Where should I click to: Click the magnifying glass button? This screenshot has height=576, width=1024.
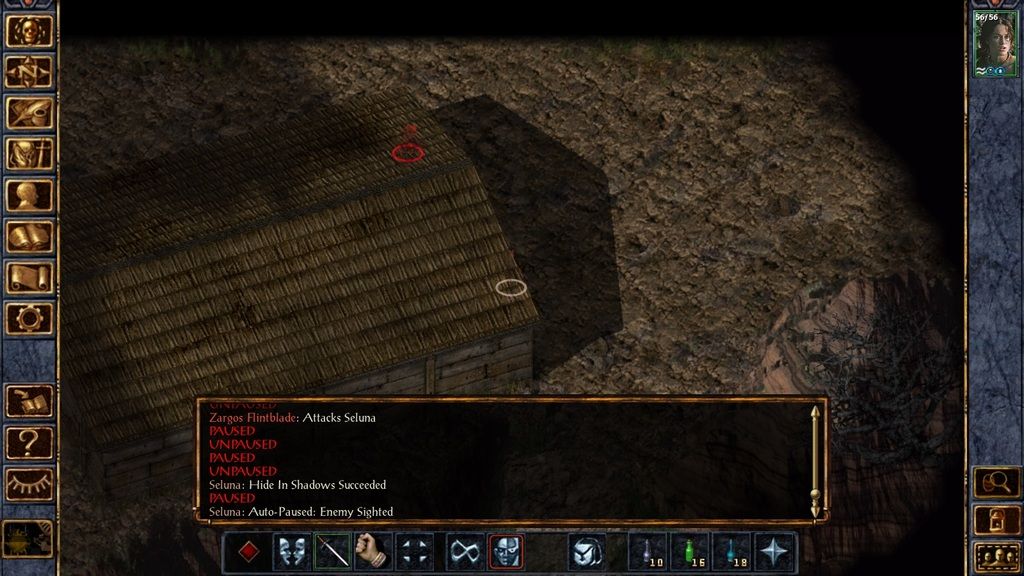996,482
